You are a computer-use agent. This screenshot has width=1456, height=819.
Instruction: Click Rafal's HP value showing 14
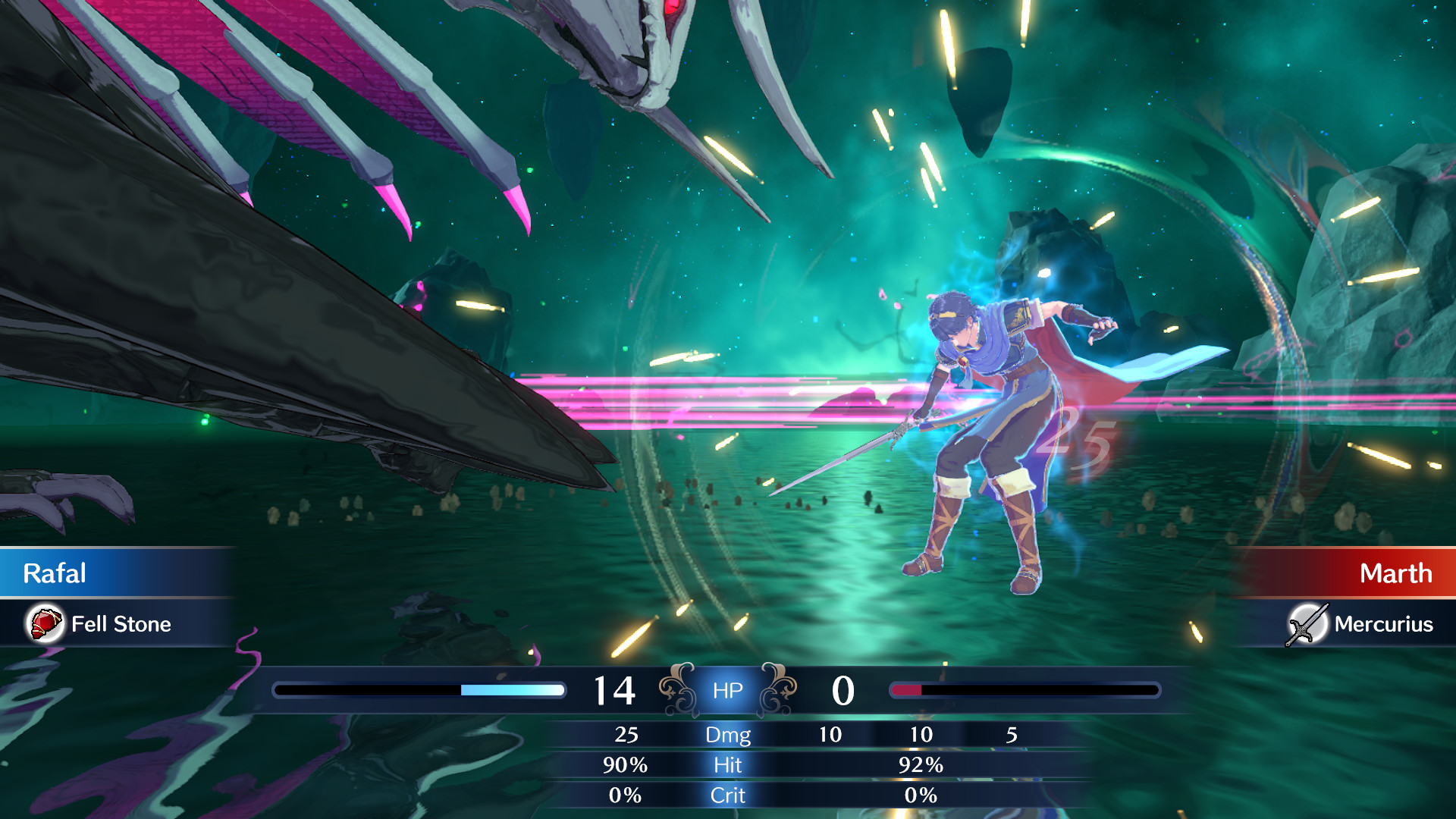(616, 690)
